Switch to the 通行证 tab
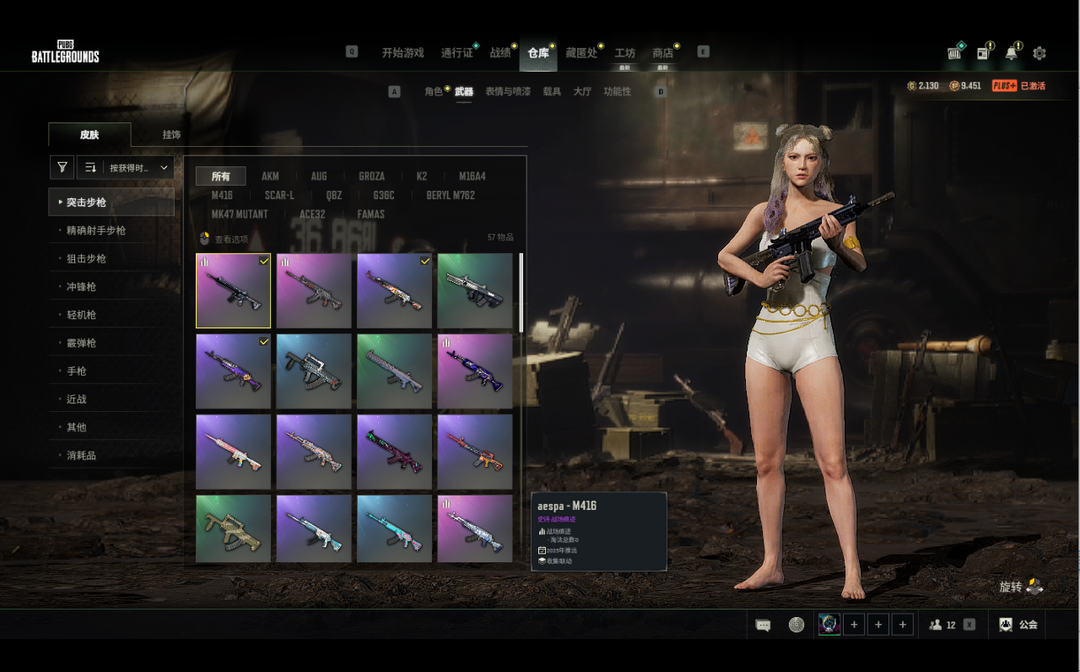Viewport: 1080px width, 672px height. (456, 53)
